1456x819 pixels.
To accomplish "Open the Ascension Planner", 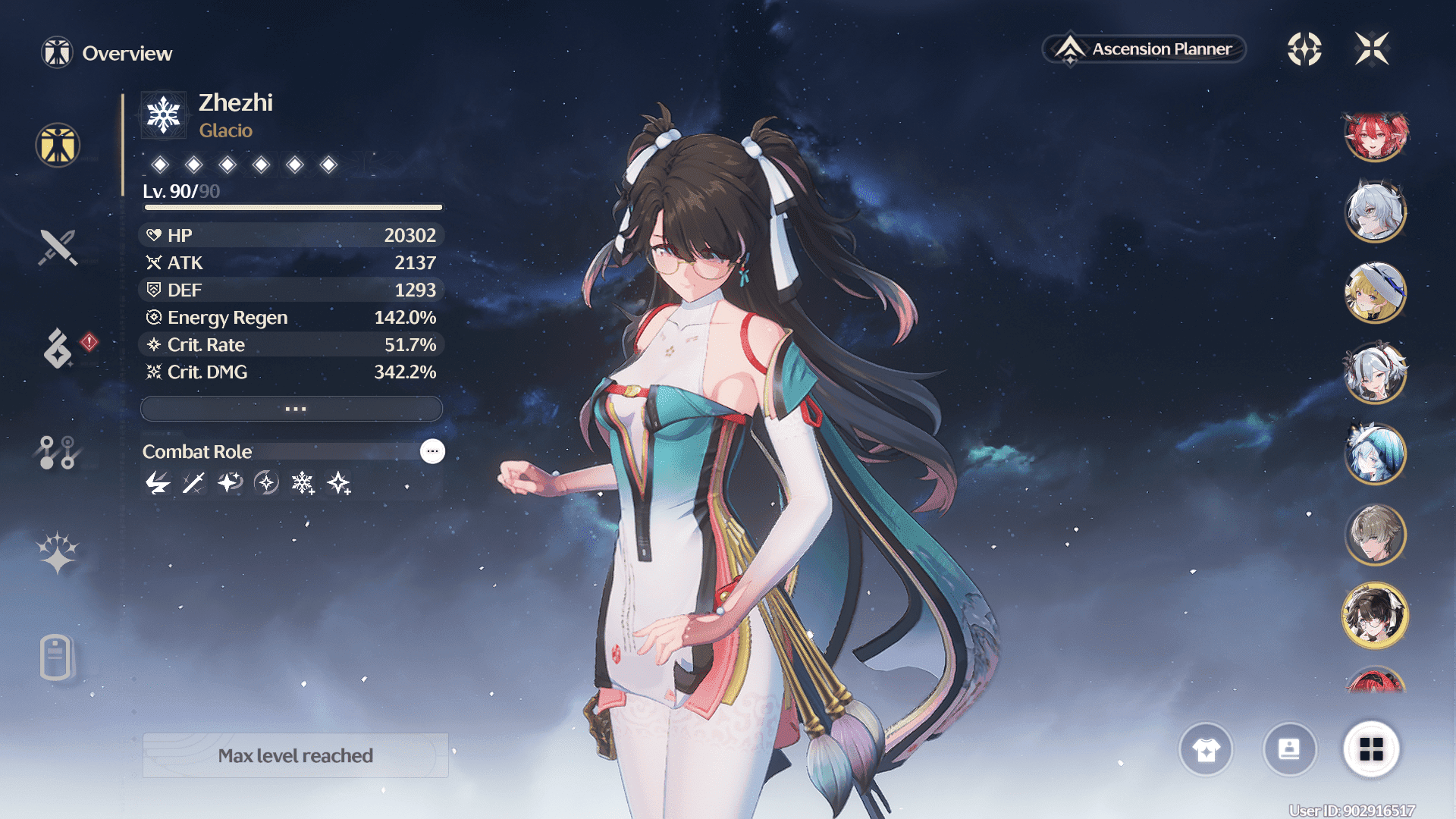I will pos(1145,49).
